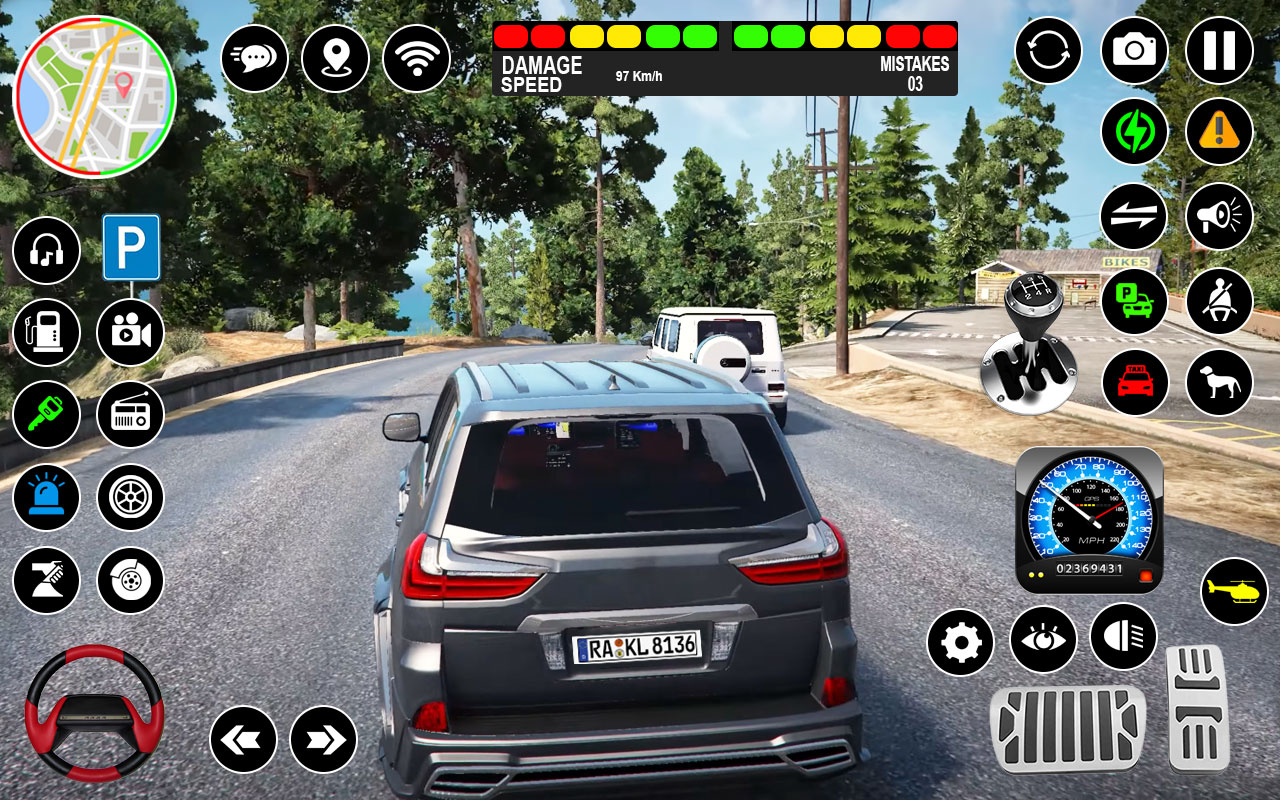
Task: Activate the left turn arrow button
Action: pos(243,739)
